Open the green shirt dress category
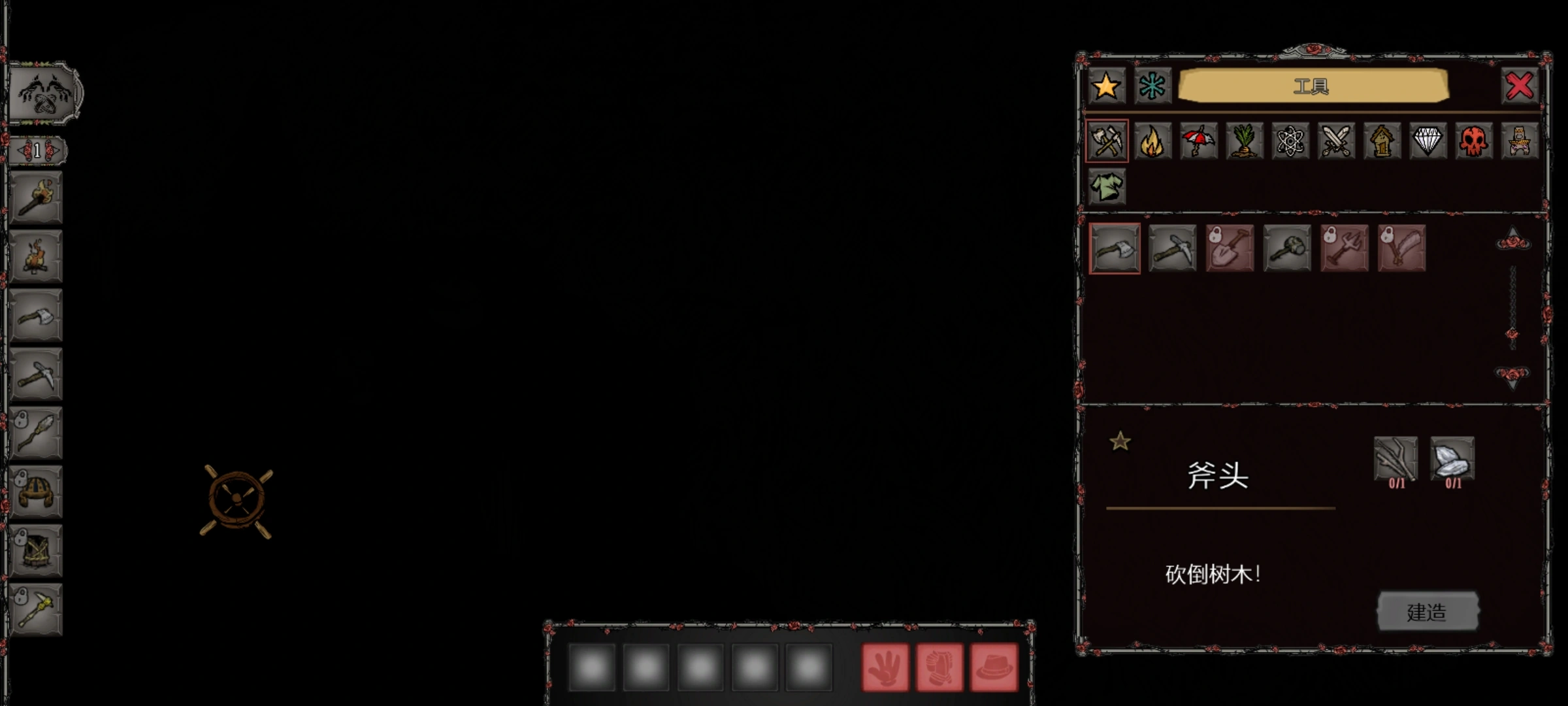The width and height of the screenshot is (1568, 706). [1107, 188]
